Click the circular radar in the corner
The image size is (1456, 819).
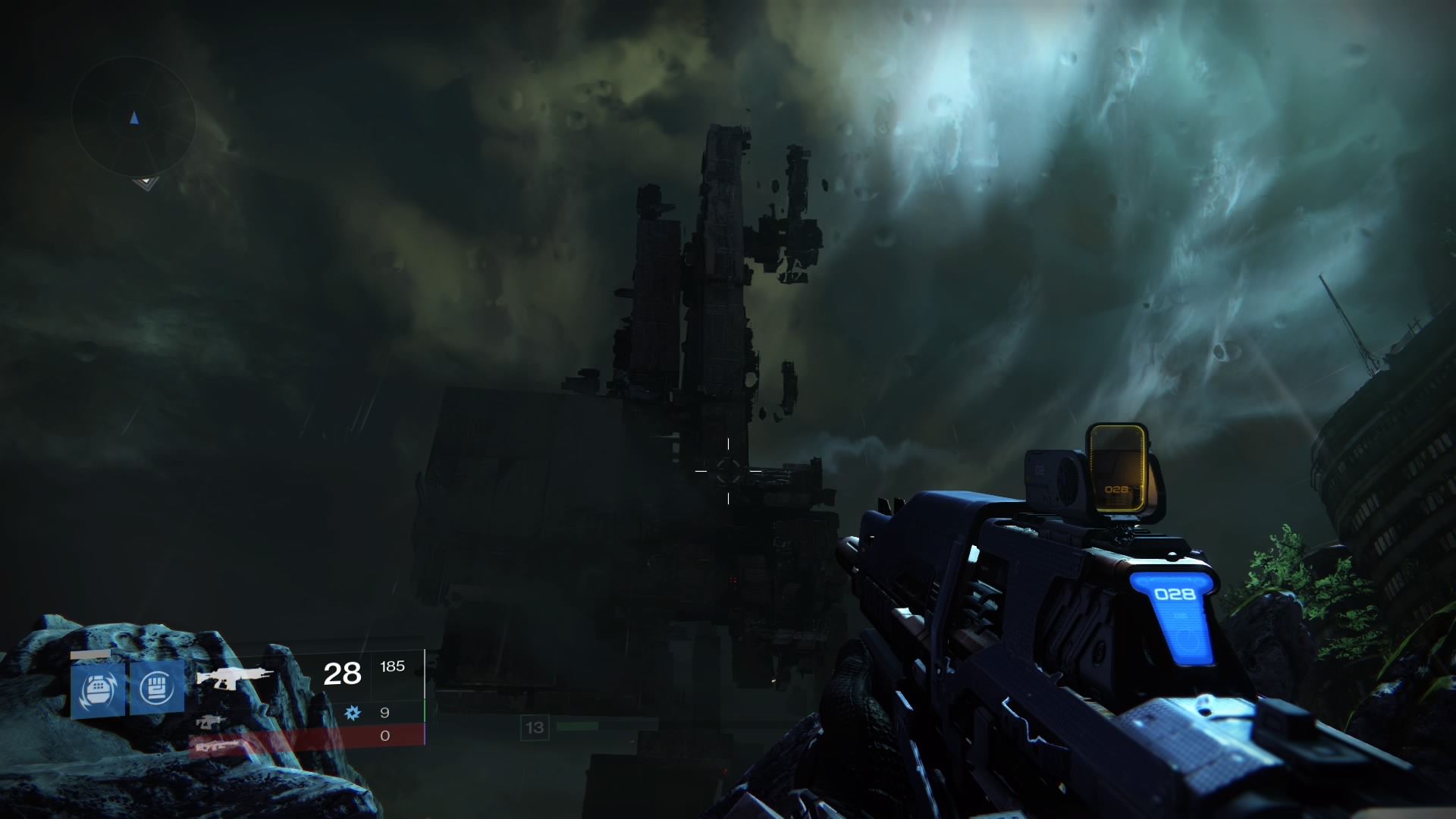(134, 118)
